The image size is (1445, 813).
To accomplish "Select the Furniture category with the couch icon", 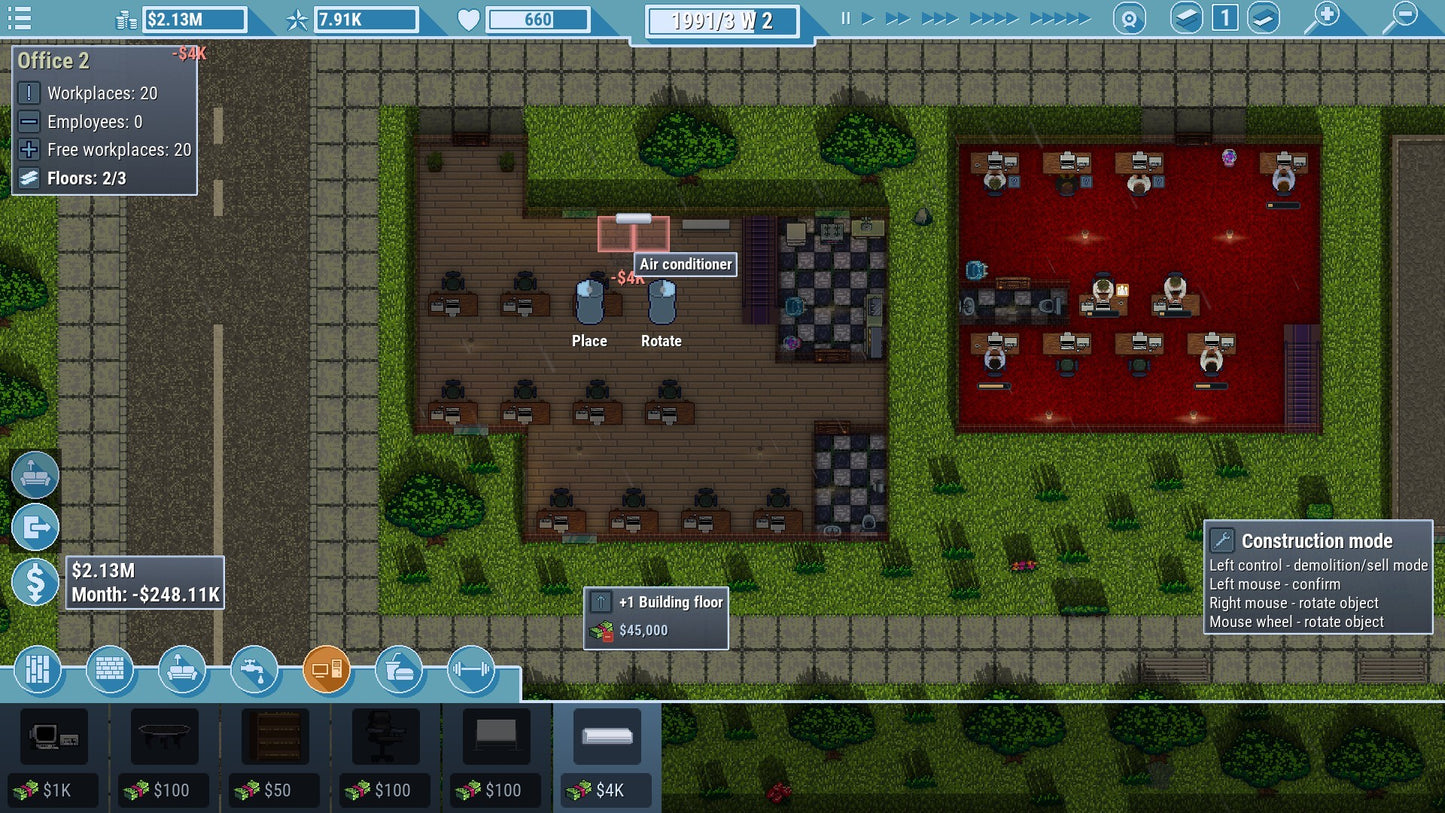I will coord(183,670).
